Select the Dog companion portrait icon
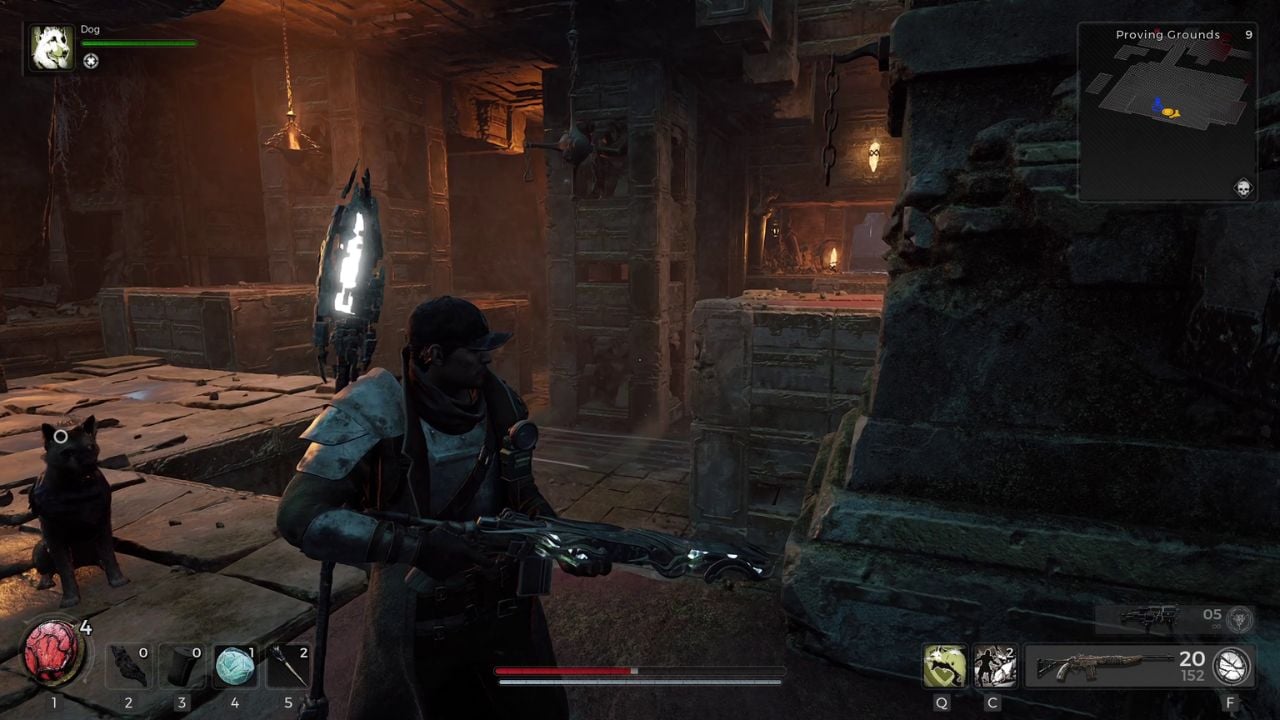 coord(51,48)
